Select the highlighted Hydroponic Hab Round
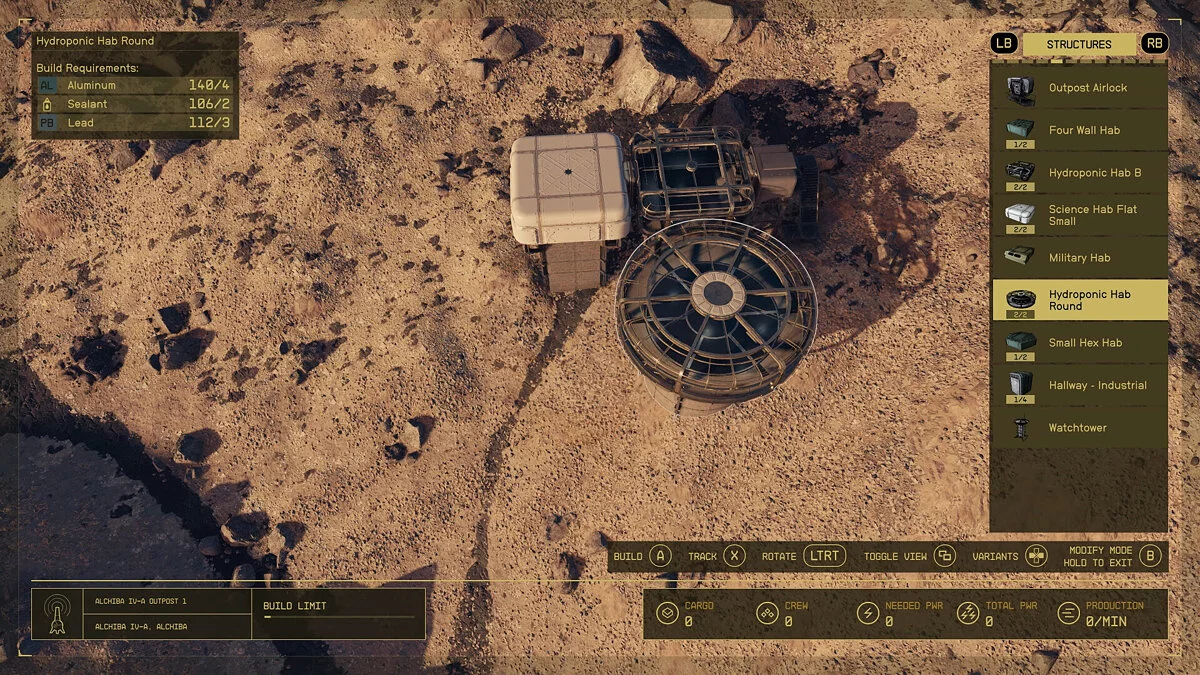Viewport: 1200px width, 675px height. (1080, 300)
